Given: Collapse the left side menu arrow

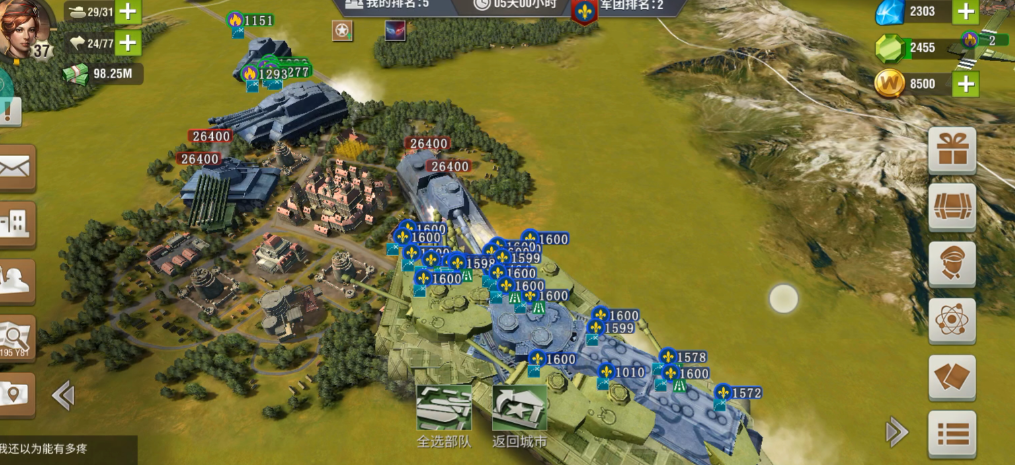Looking at the screenshot, I should (x=63, y=396).
